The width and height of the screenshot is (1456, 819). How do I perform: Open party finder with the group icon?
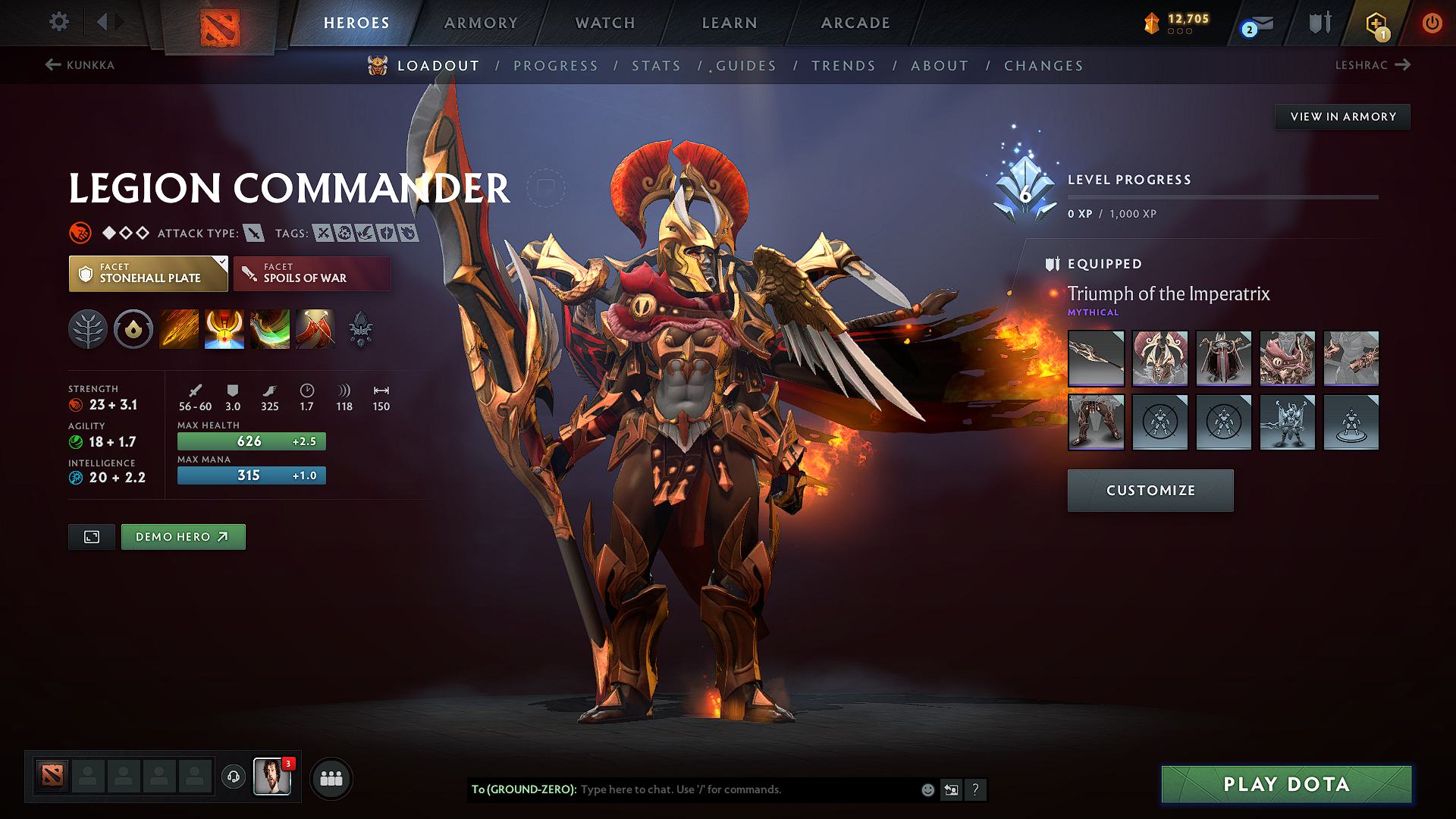click(331, 777)
